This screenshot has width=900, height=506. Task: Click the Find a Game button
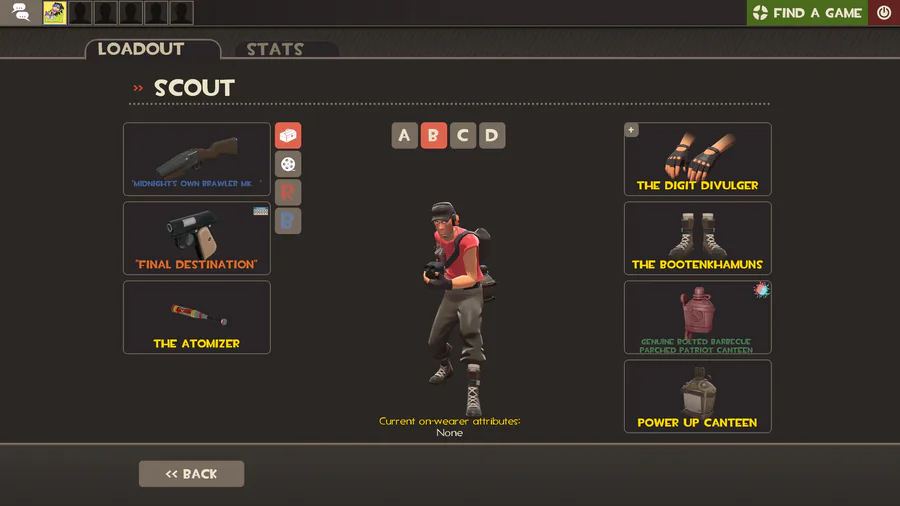807,13
